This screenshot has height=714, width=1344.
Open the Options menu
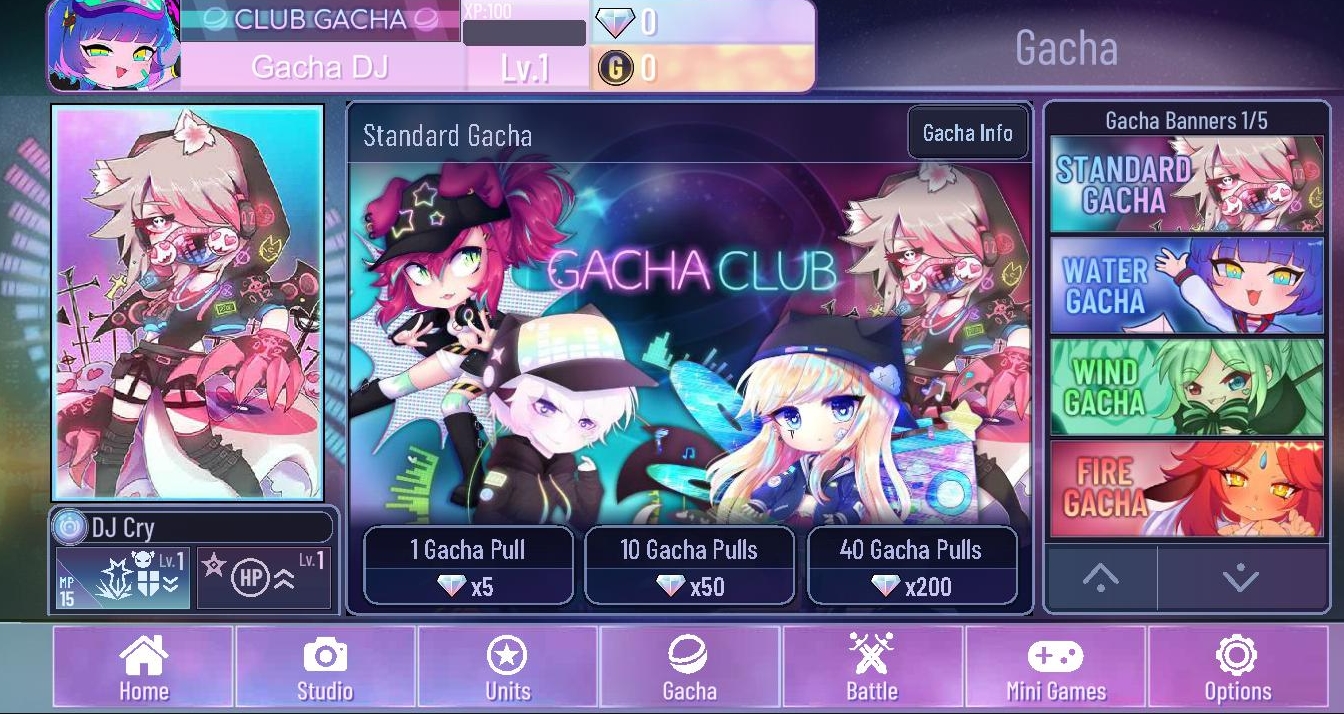click(1237, 669)
